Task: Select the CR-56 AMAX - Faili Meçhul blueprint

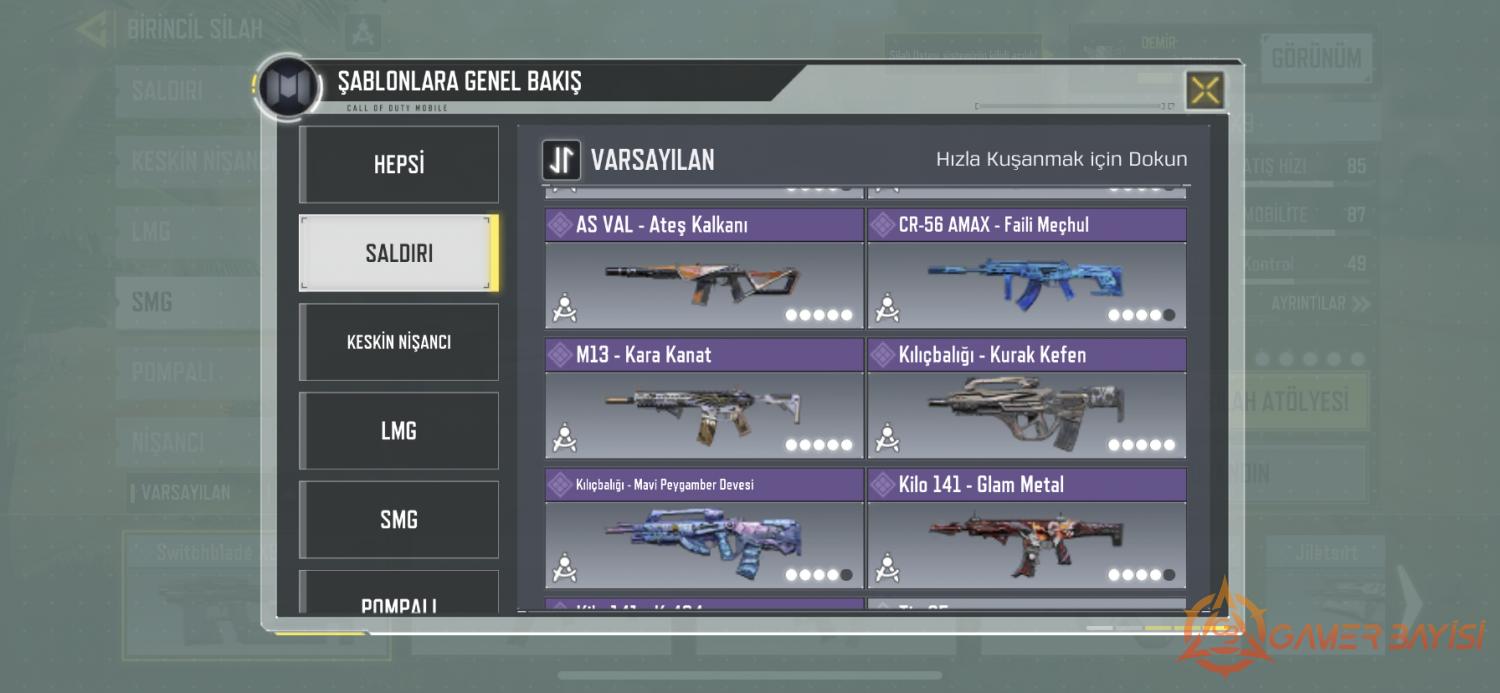Action: [1027, 284]
